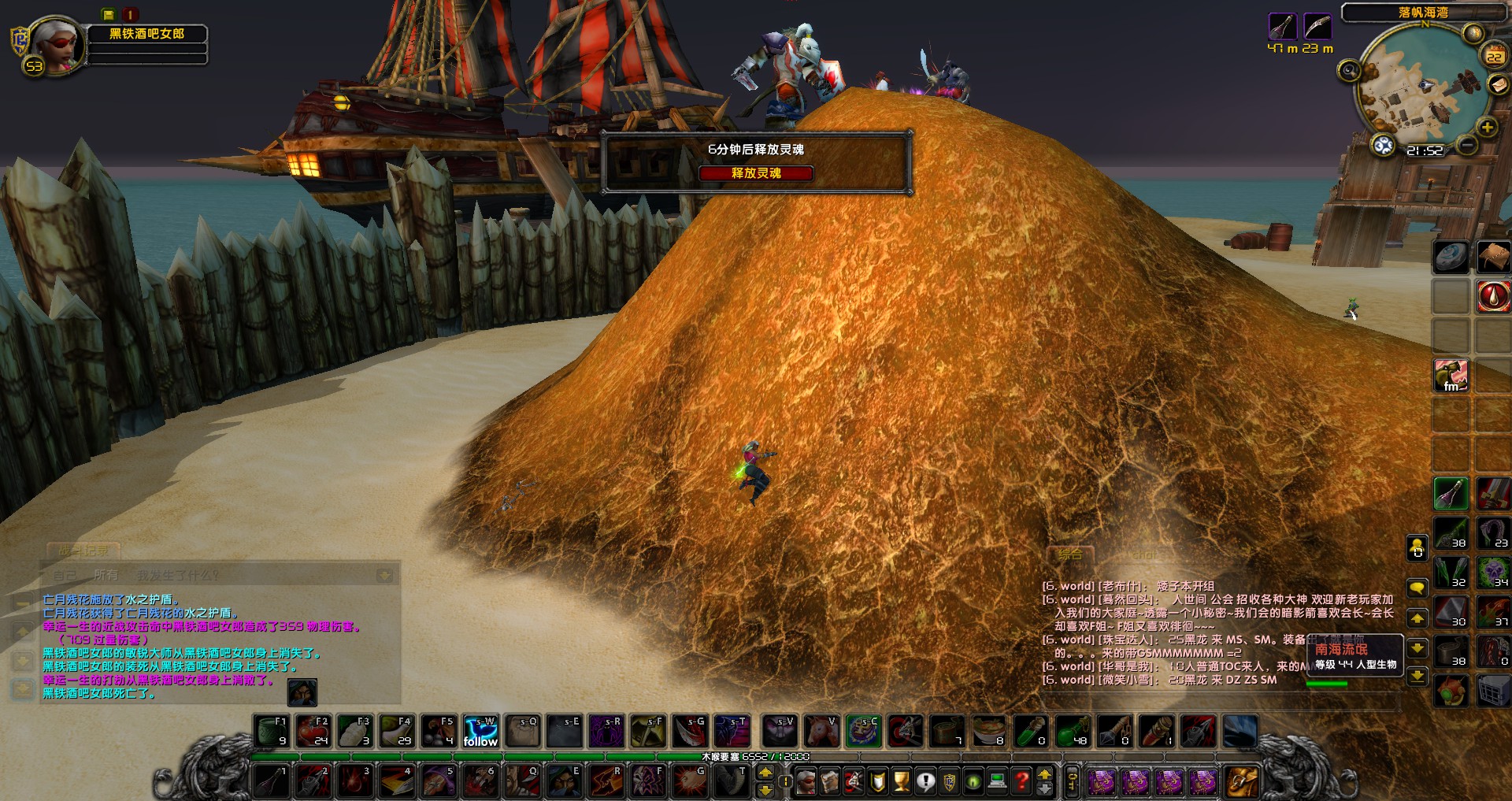1512x801 pixels.
Task: Zoom out the minimap with minus button
Action: tap(1466, 146)
